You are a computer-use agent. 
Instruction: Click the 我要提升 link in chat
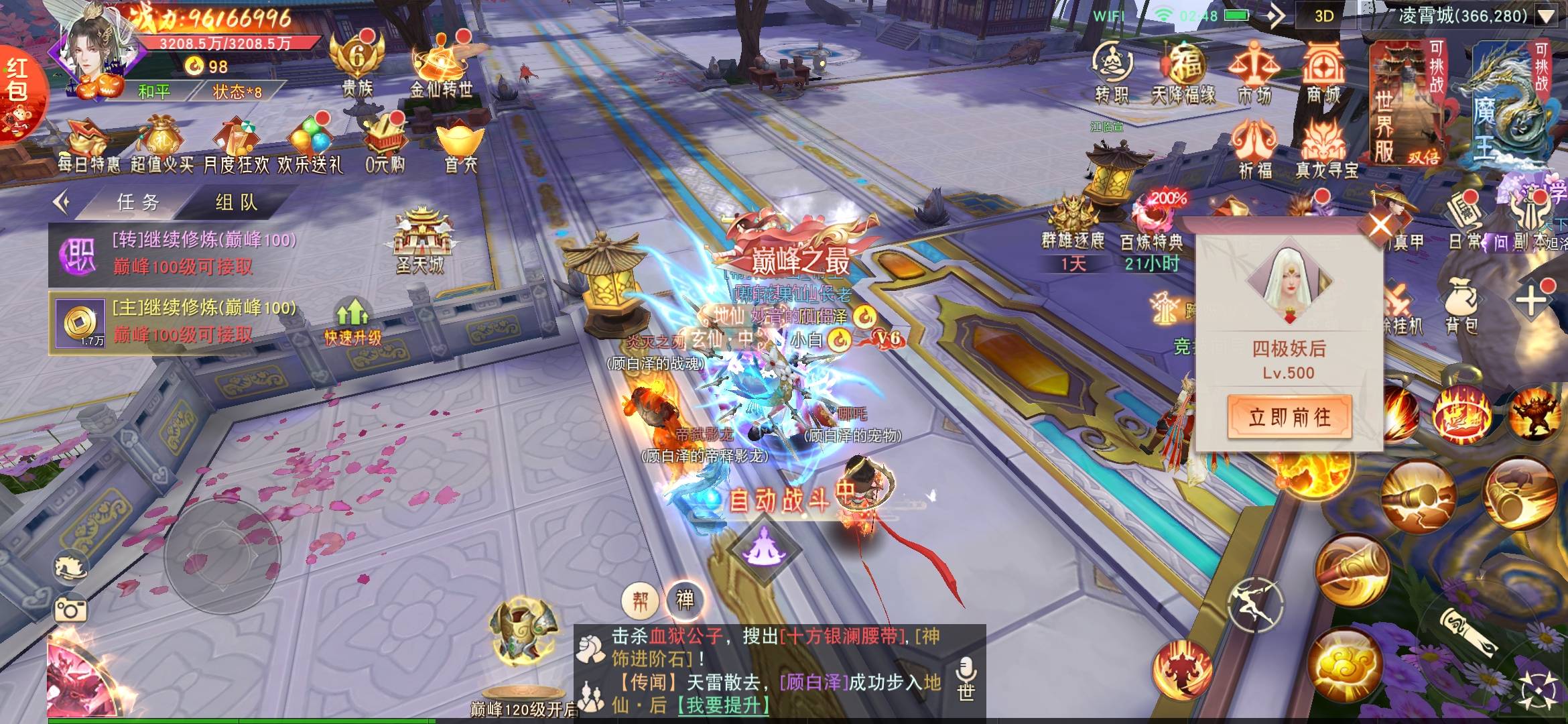pyautogui.click(x=723, y=705)
